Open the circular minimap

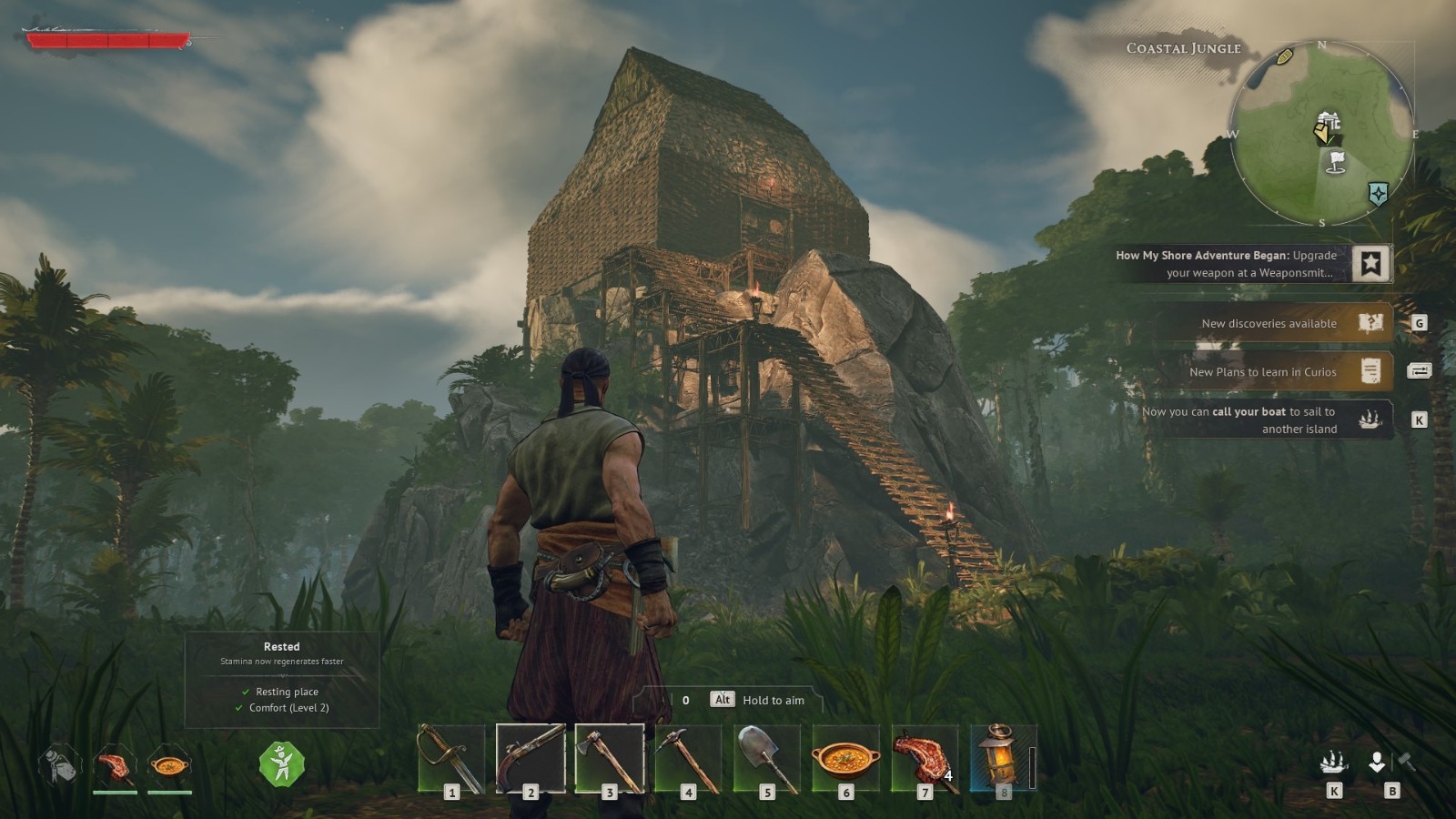pos(1321,133)
